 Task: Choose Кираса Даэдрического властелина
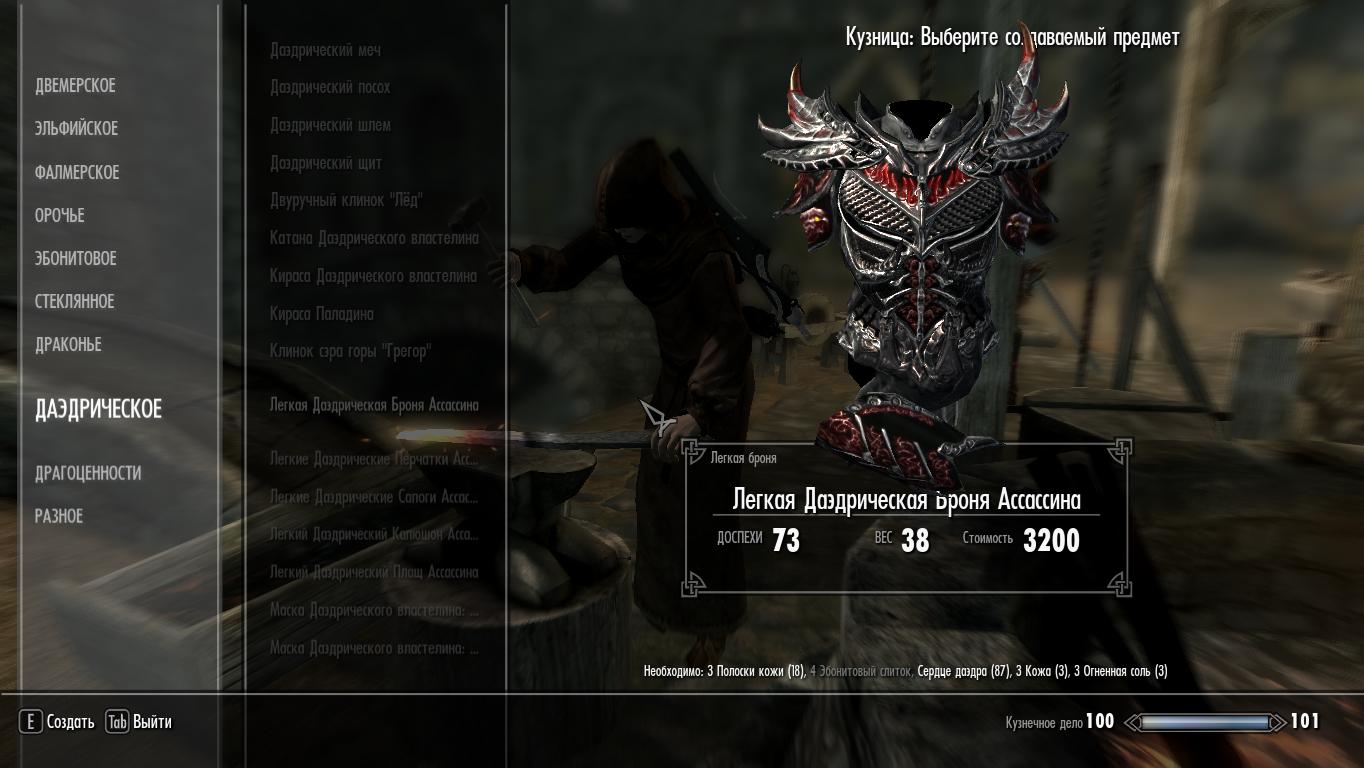[x=373, y=277]
